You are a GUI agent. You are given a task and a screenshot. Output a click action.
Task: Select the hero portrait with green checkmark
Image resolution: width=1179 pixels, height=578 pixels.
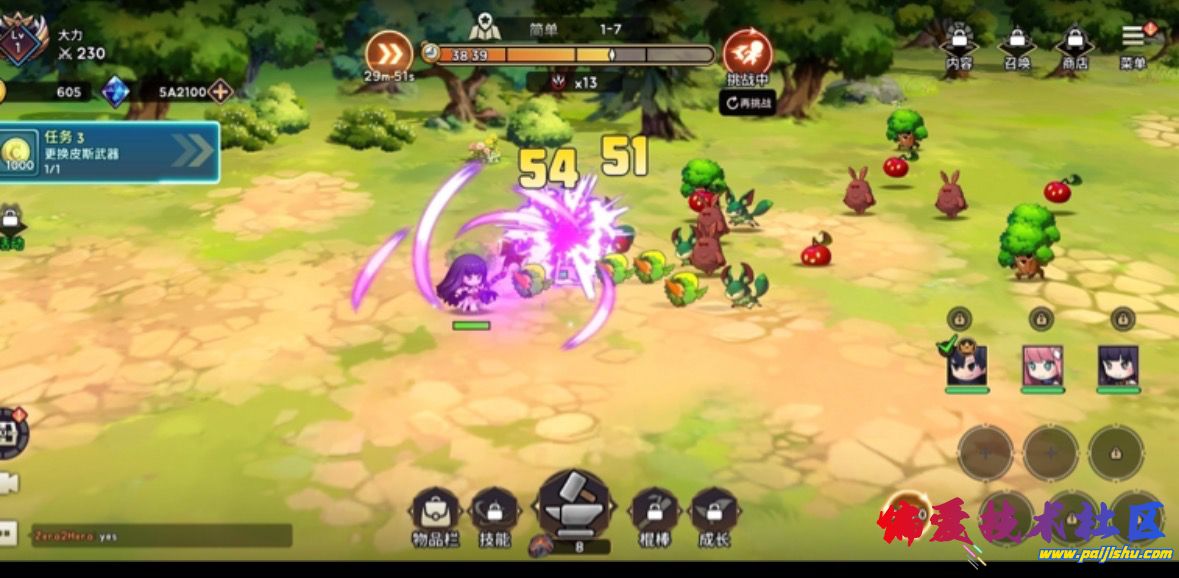(967, 366)
